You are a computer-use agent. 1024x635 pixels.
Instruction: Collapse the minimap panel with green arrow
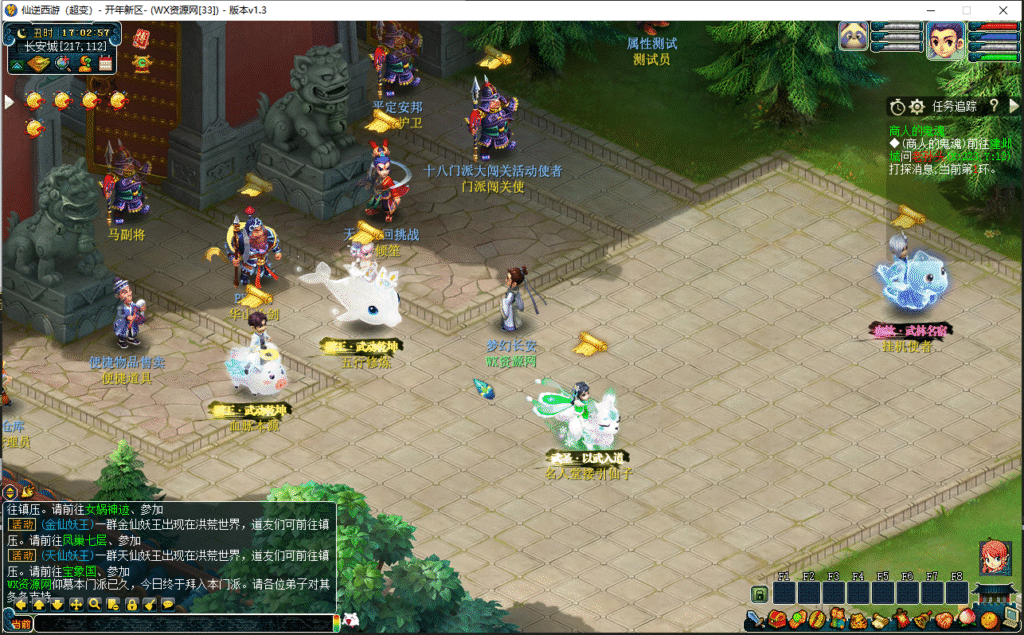point(17,65)
